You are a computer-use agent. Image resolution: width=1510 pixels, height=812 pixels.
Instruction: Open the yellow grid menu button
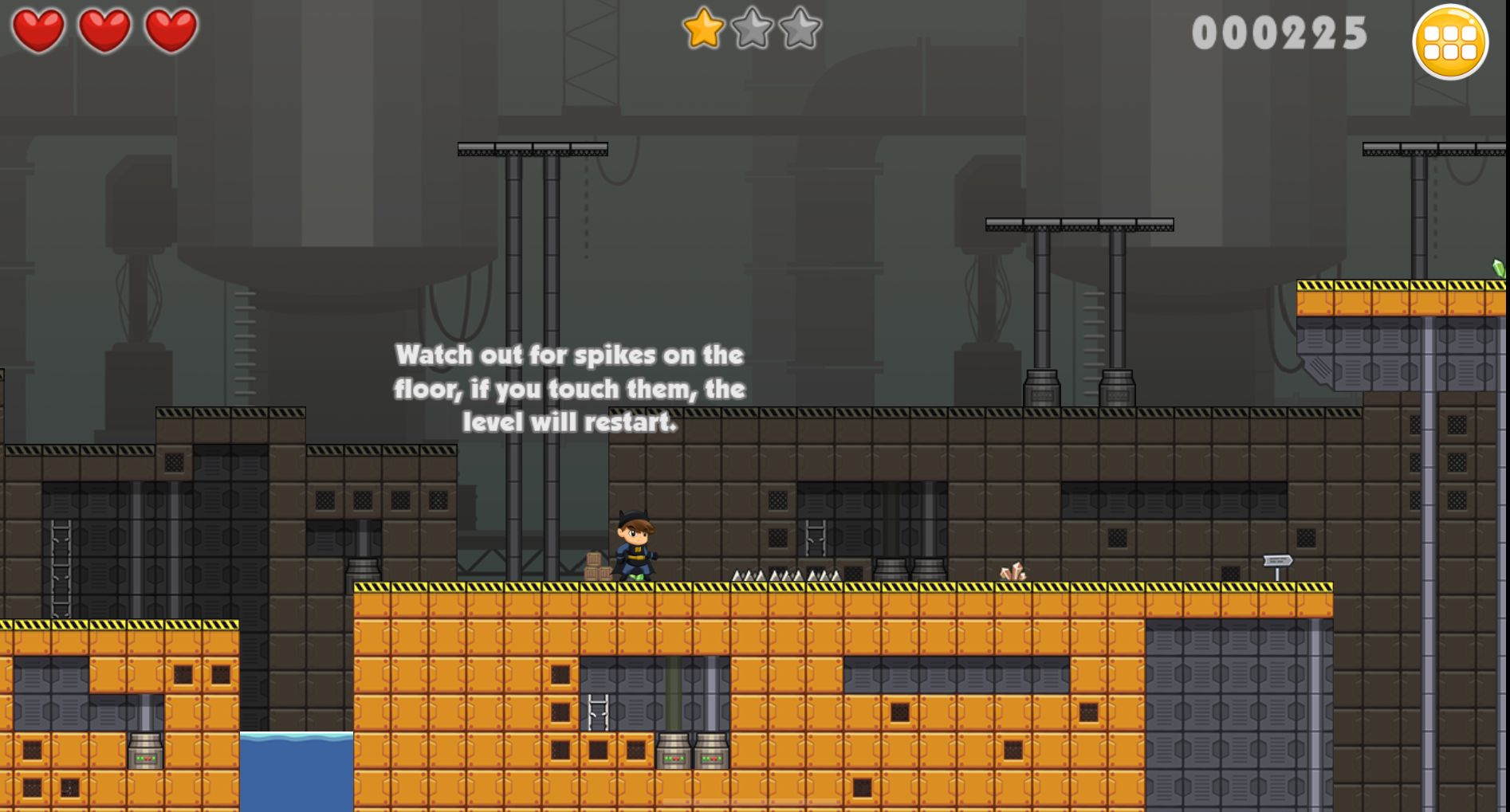tap(1449, 42)
